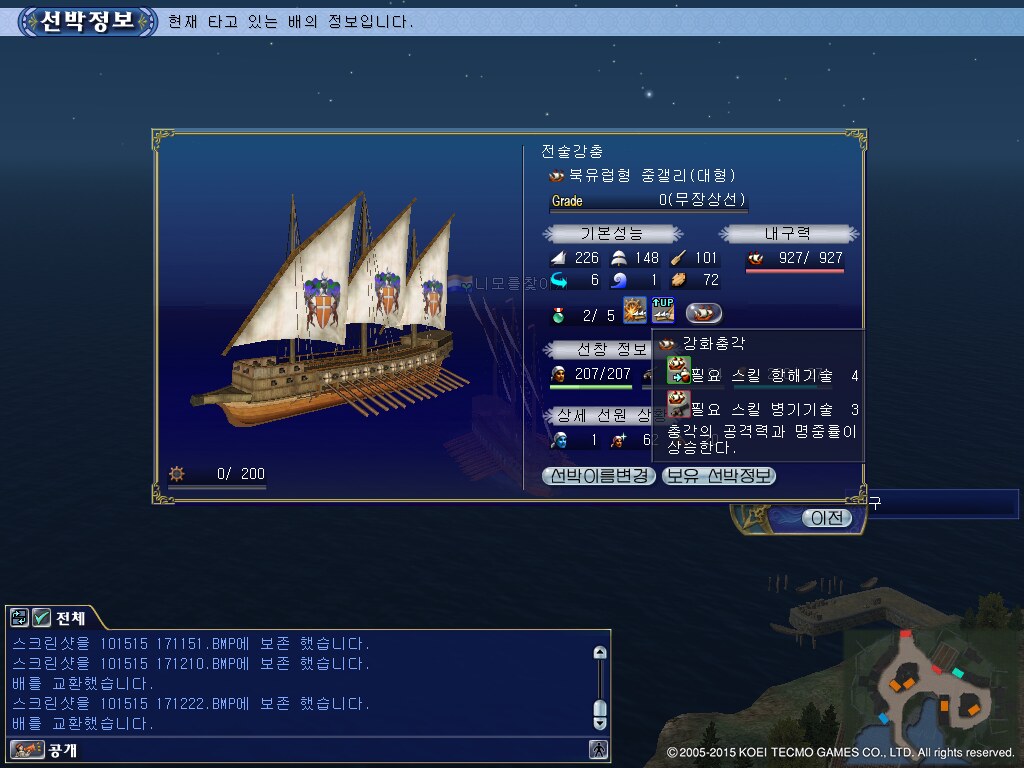Select the ship-shaped oval button
This screenshot has height=768, width=1024.
pyautogui.click(x=704, y=312)
